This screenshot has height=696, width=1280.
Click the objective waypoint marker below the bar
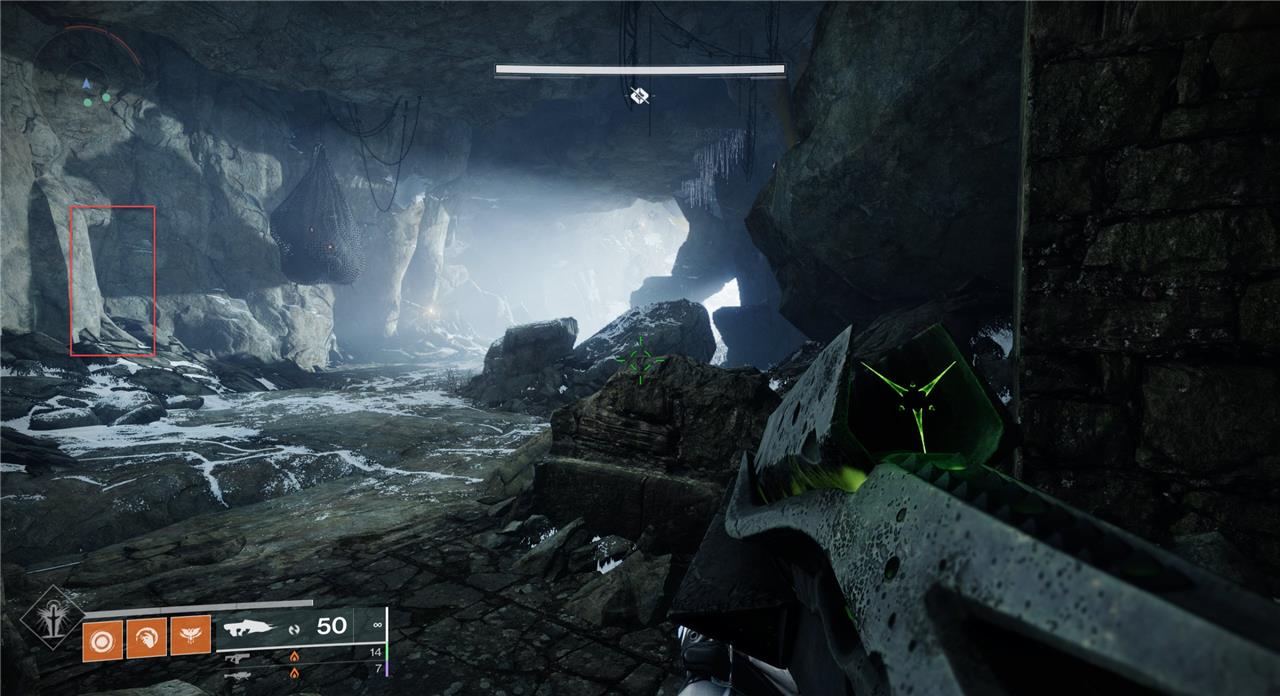640,96
